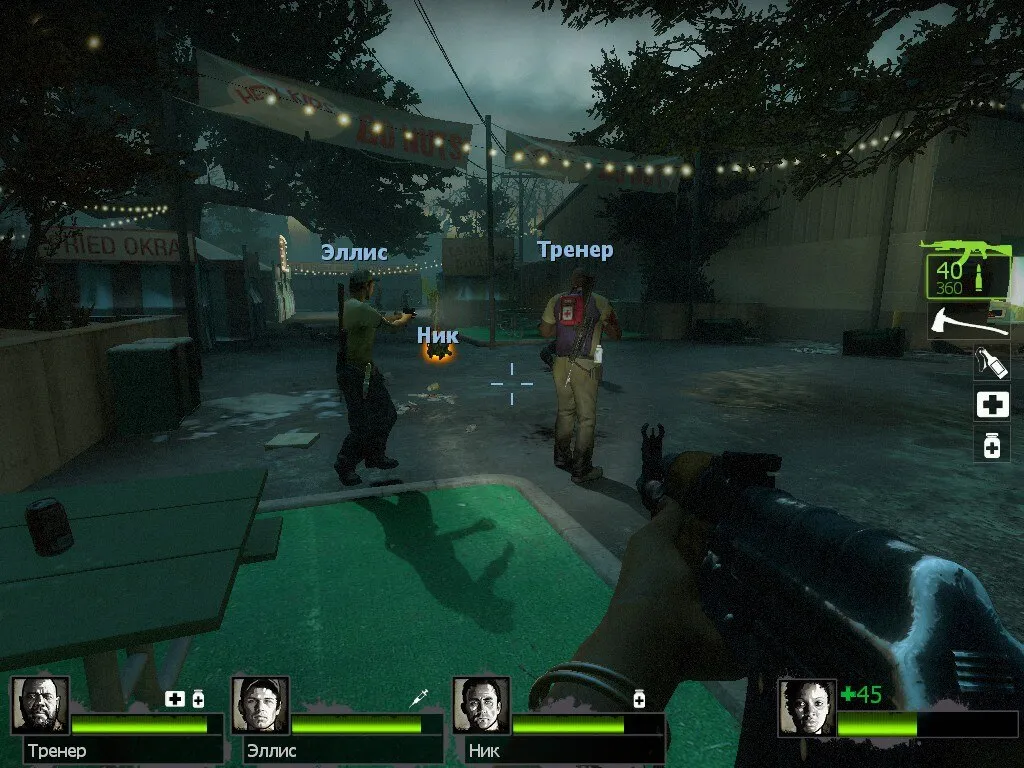
Task: Click Эллис's portrait in the team panel
Action: [260, 706]
